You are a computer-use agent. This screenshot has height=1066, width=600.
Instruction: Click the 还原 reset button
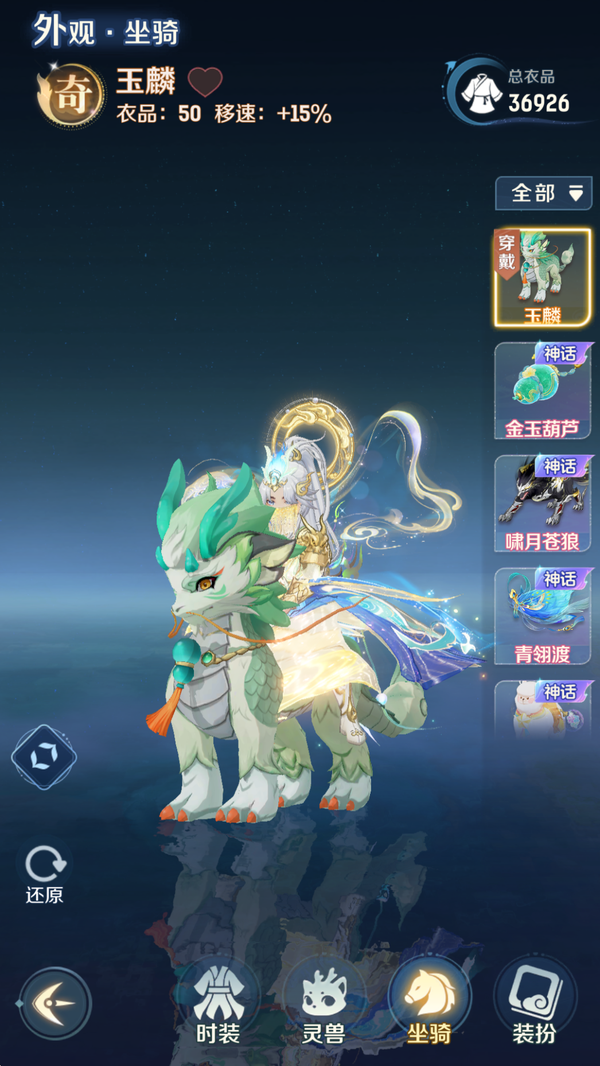44,875
